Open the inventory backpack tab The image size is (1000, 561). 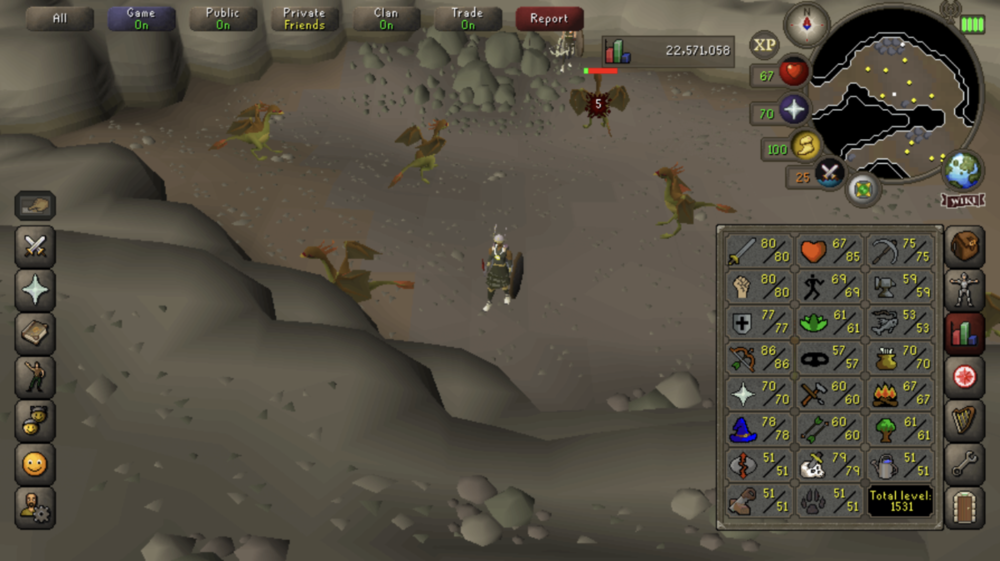965,247
